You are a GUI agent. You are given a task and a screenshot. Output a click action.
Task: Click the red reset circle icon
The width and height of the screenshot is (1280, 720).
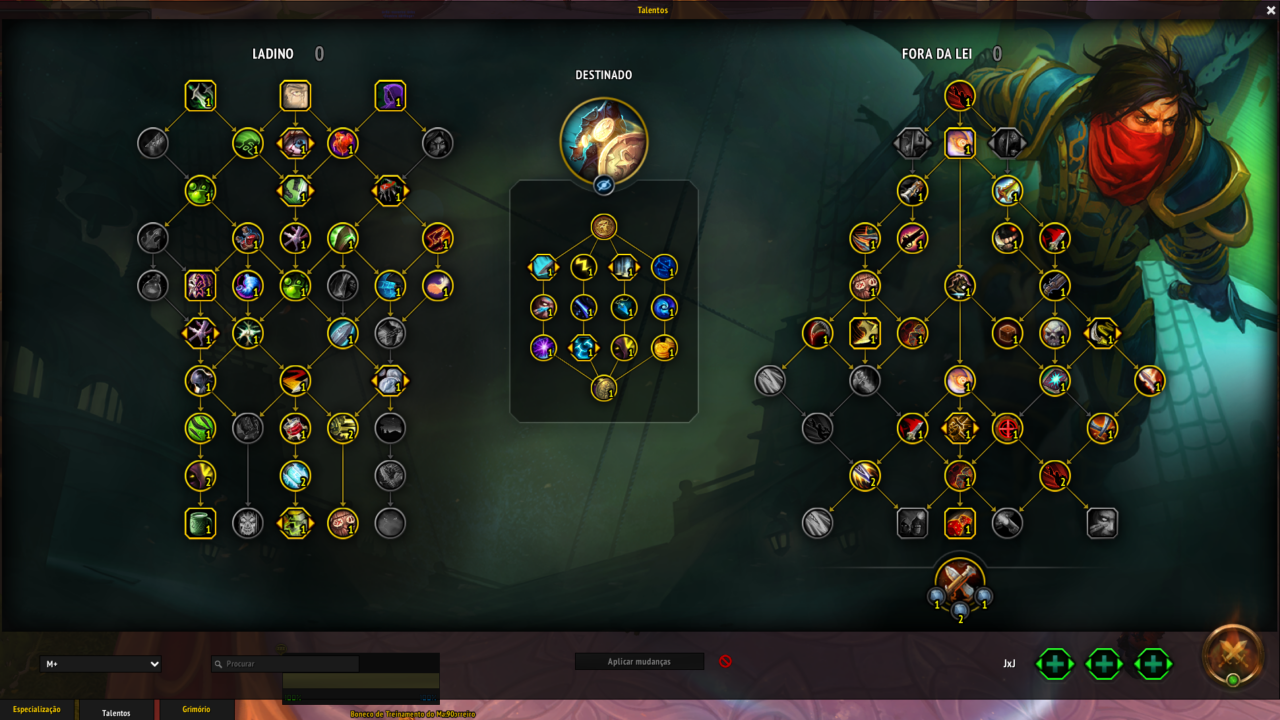coord(726,662)
